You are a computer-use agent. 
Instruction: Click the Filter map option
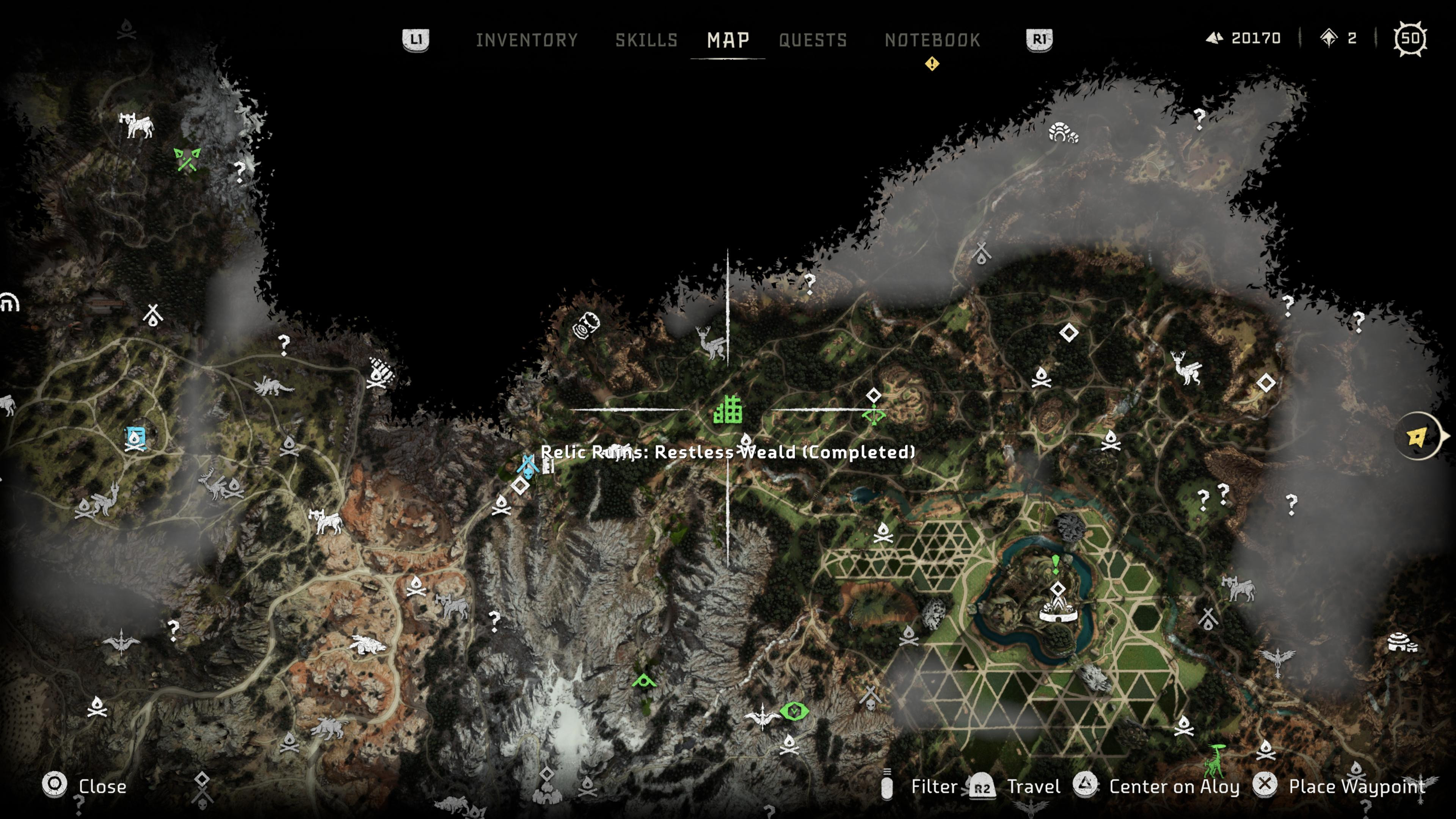tap(934, 786)
